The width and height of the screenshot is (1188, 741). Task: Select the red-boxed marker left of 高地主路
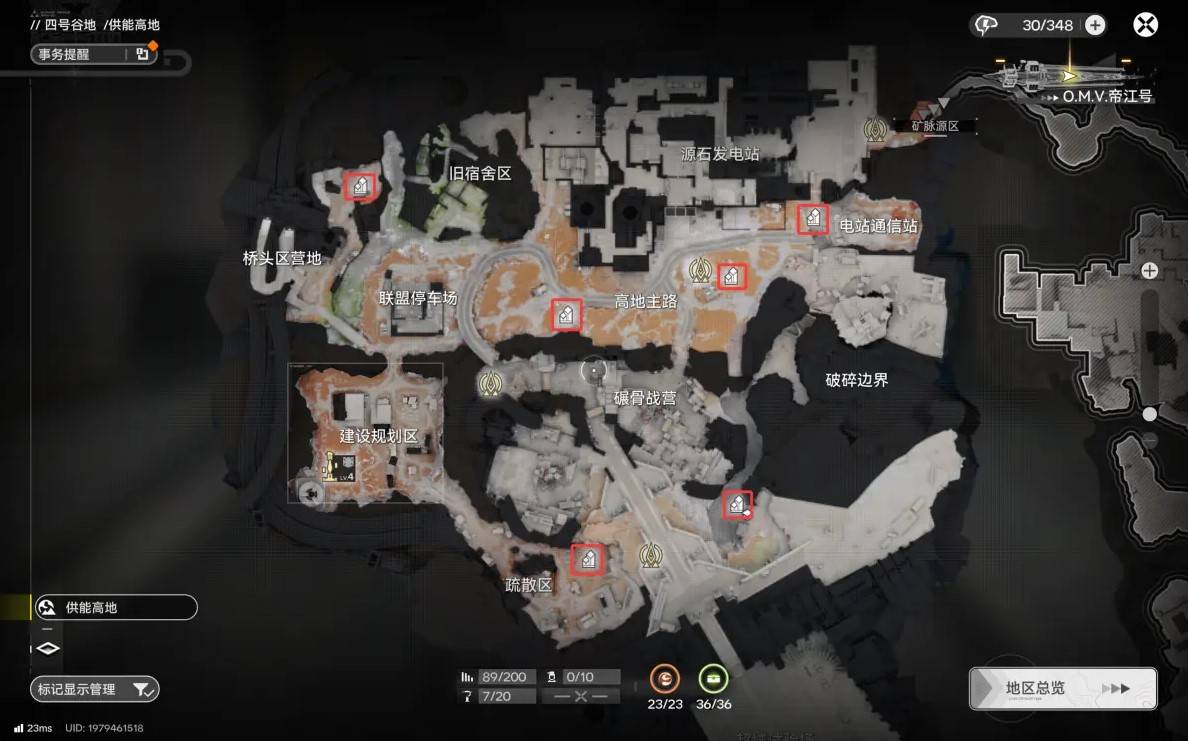pyautogui.click(x=566, y=315)
